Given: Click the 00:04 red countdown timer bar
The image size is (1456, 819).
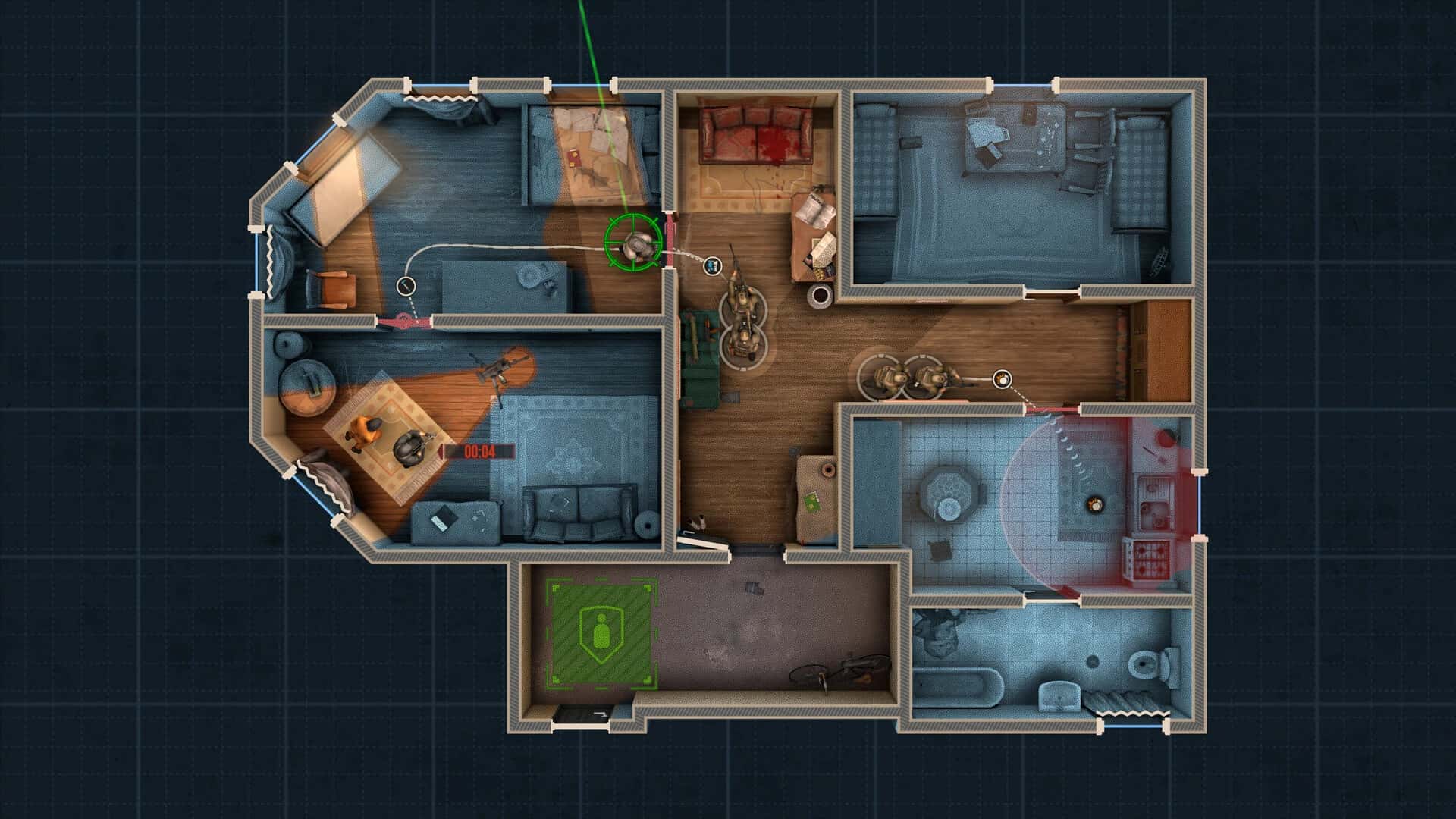Looking at the screenshot, I should click(479, 450).
